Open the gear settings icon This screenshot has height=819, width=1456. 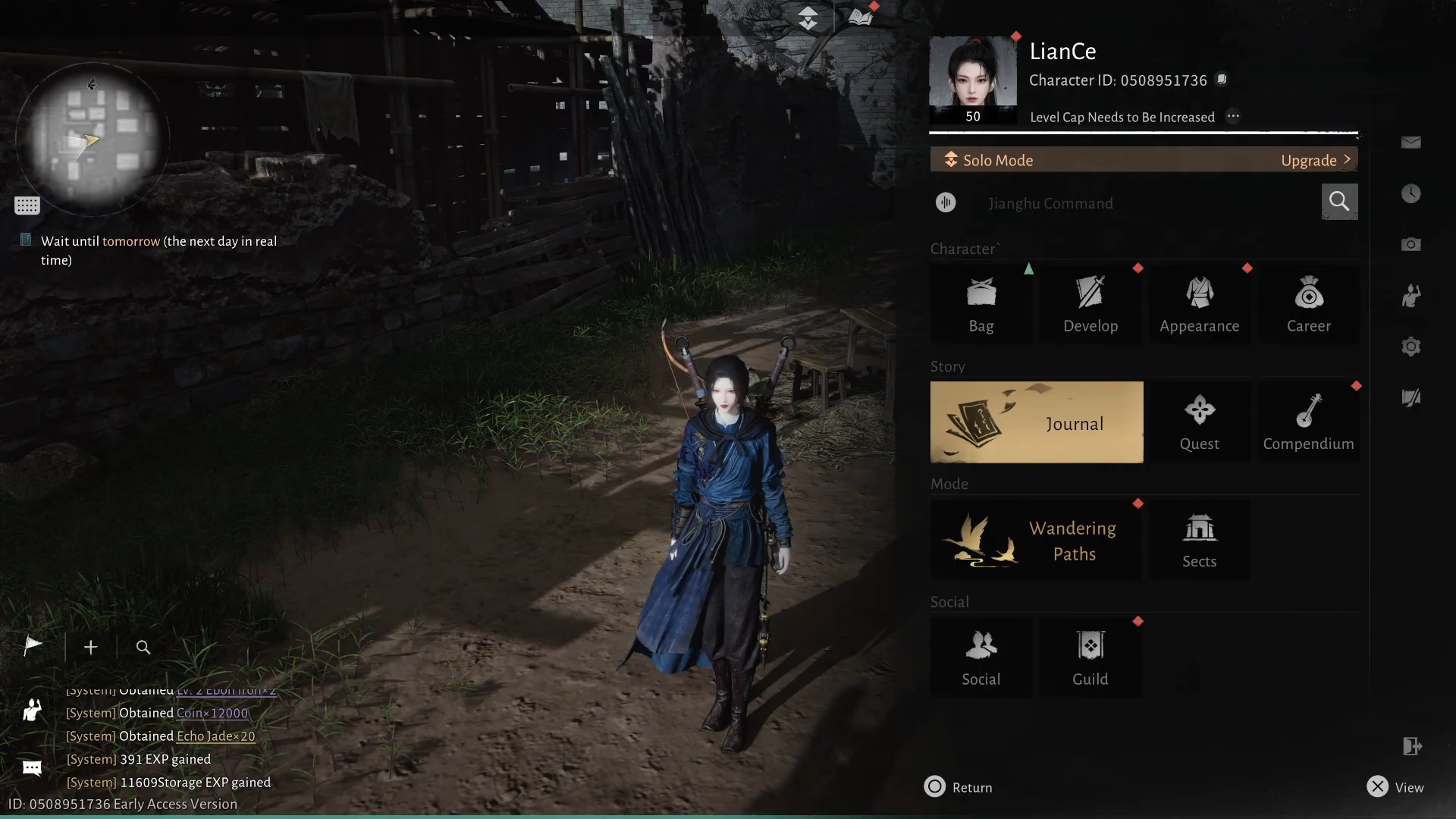(x=1410, y=347)
